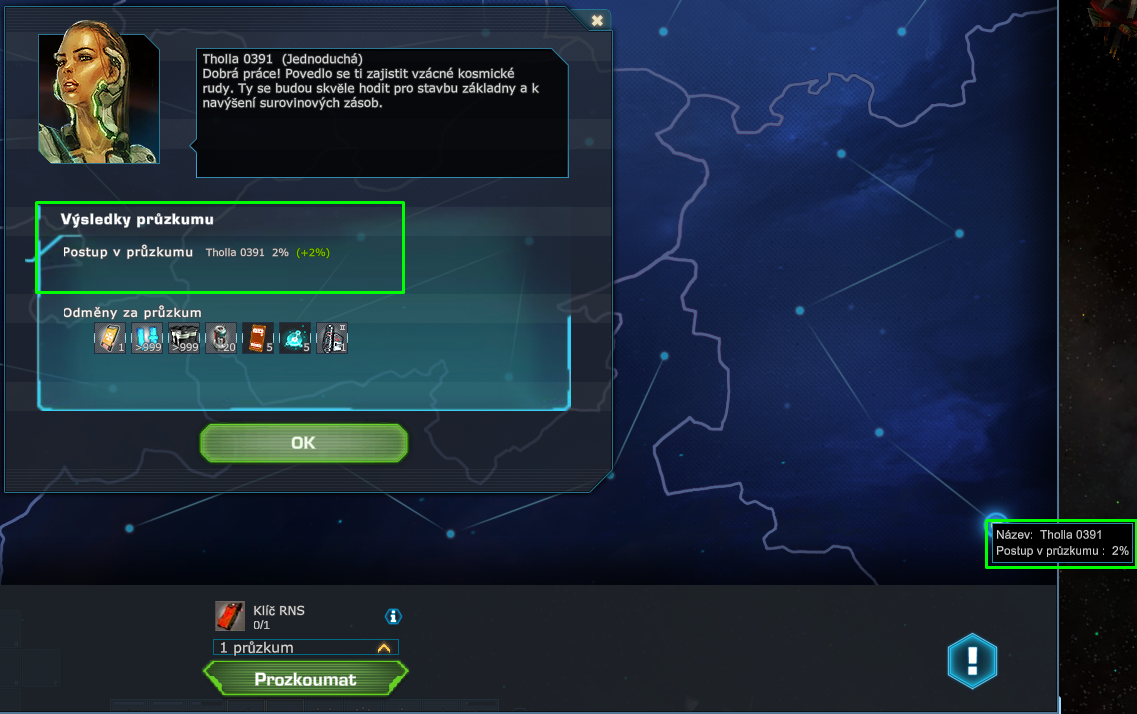Select the red Klíč RNS key icon
This screenshot has height=714, width=1137.
click(x=230, y=616)
